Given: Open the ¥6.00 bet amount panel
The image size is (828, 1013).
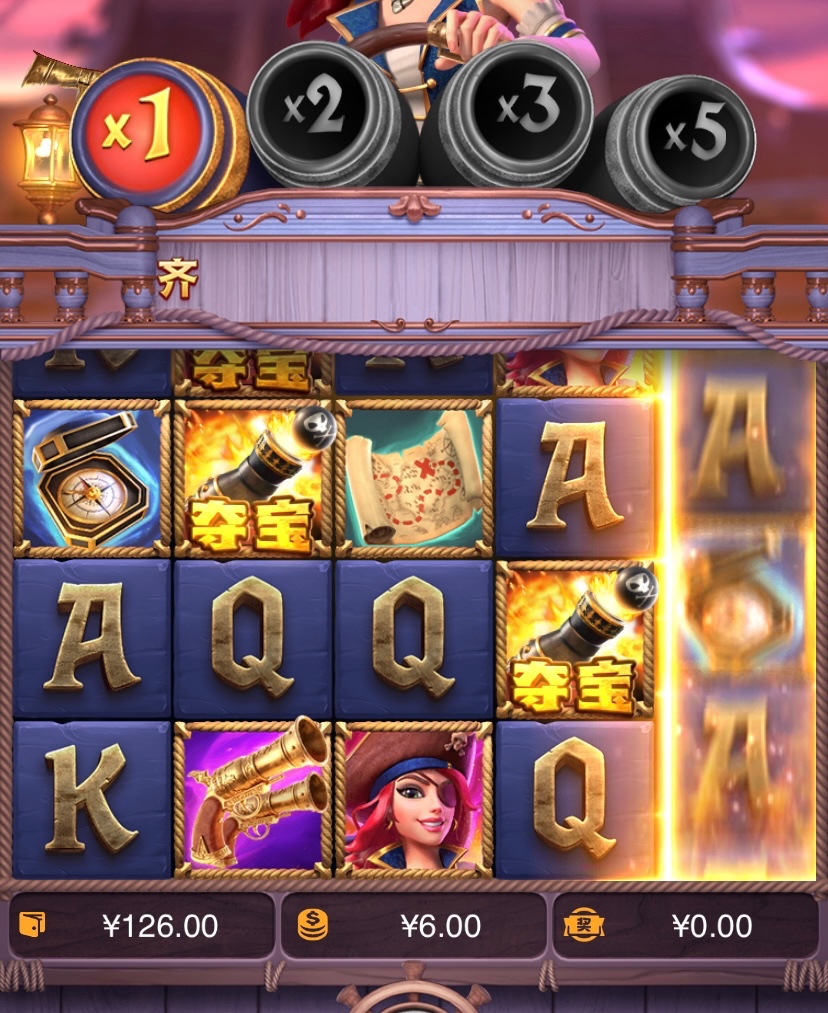Looking at the screenshot, I should [413, 926].
